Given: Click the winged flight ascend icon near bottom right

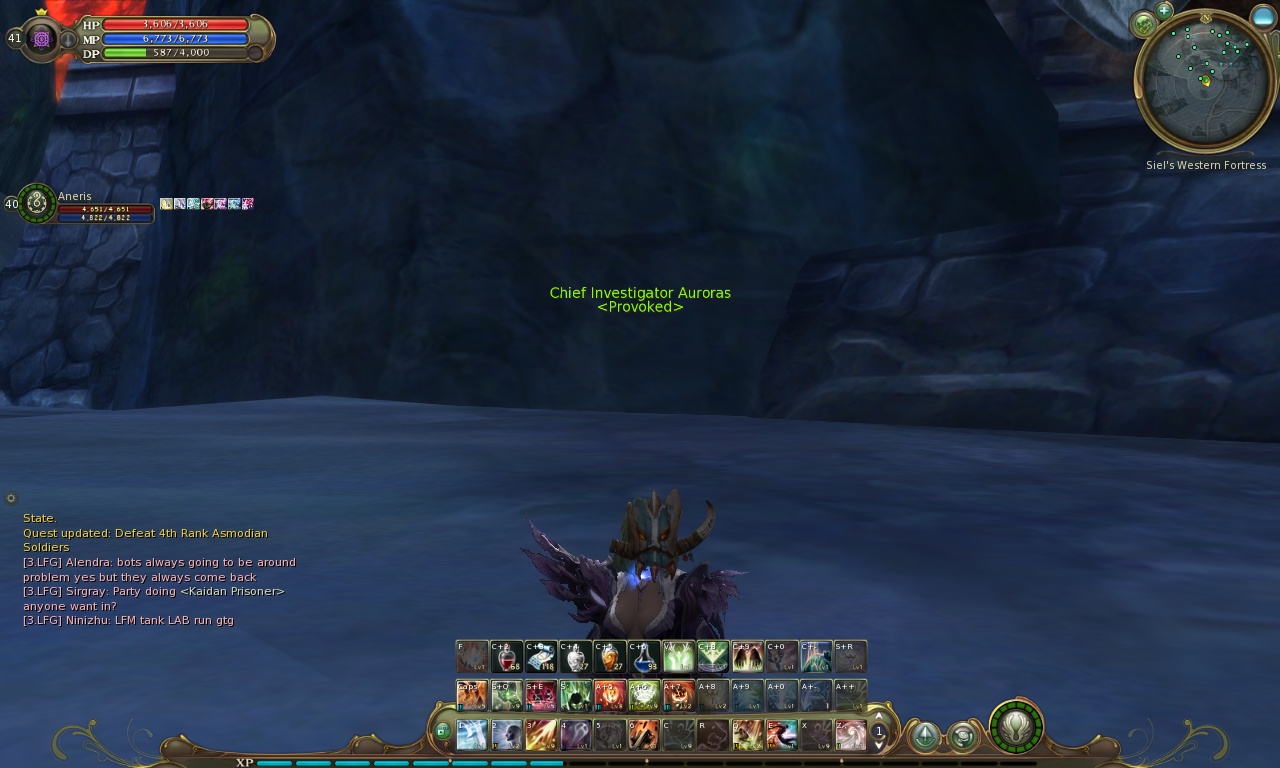Looking at the screenshot, I should tap(926, 735).
